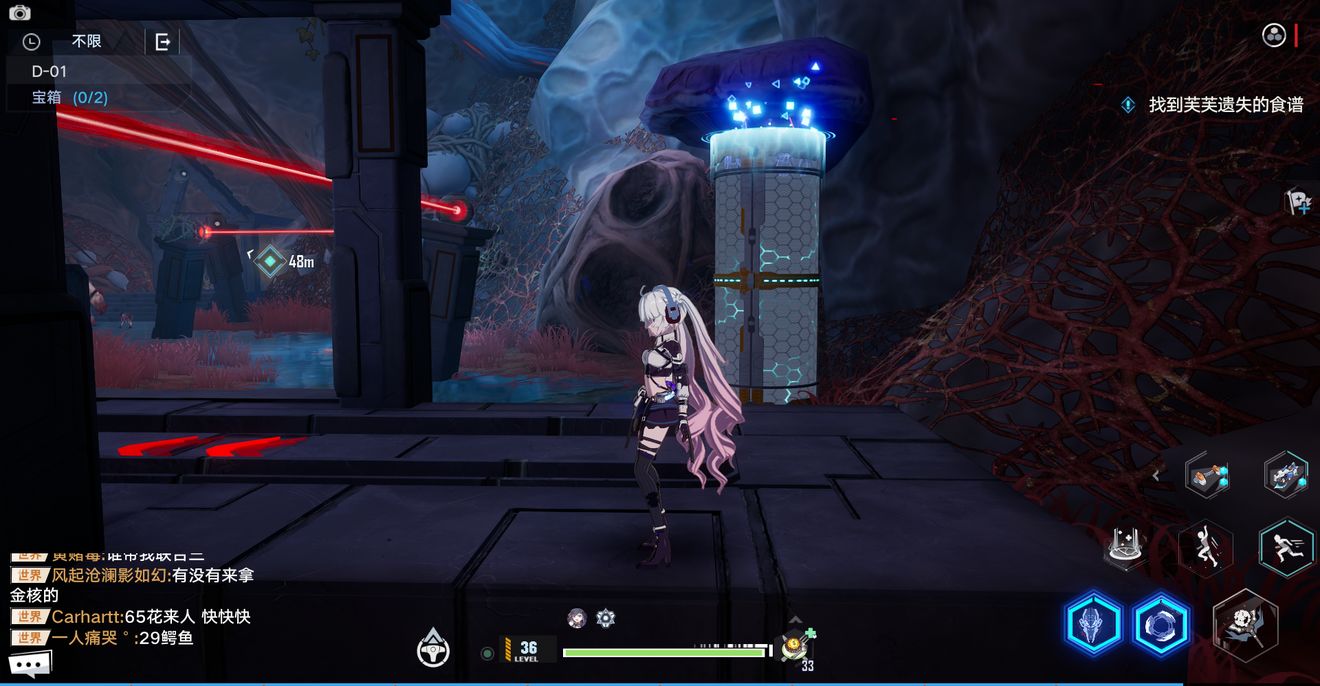Open the chat speech bubble button
1320x686 pixels.
pos(30,663)
